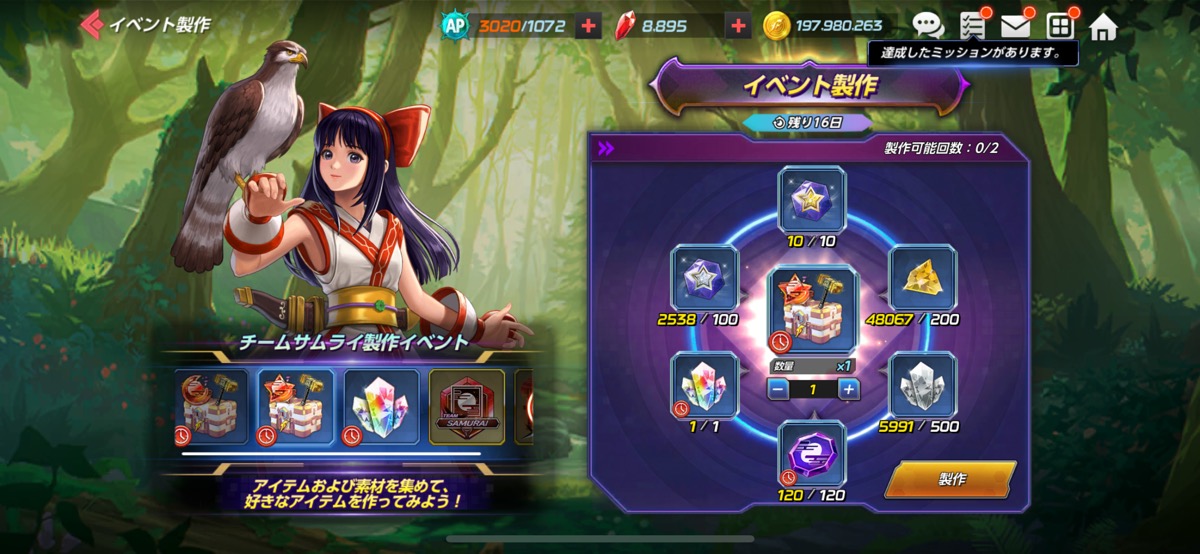Image resolution: width=1200 pixels, height=554 pixels.
Task: Select the 1/1 rainbow crystal material
Action: click(x=704, y=384)
